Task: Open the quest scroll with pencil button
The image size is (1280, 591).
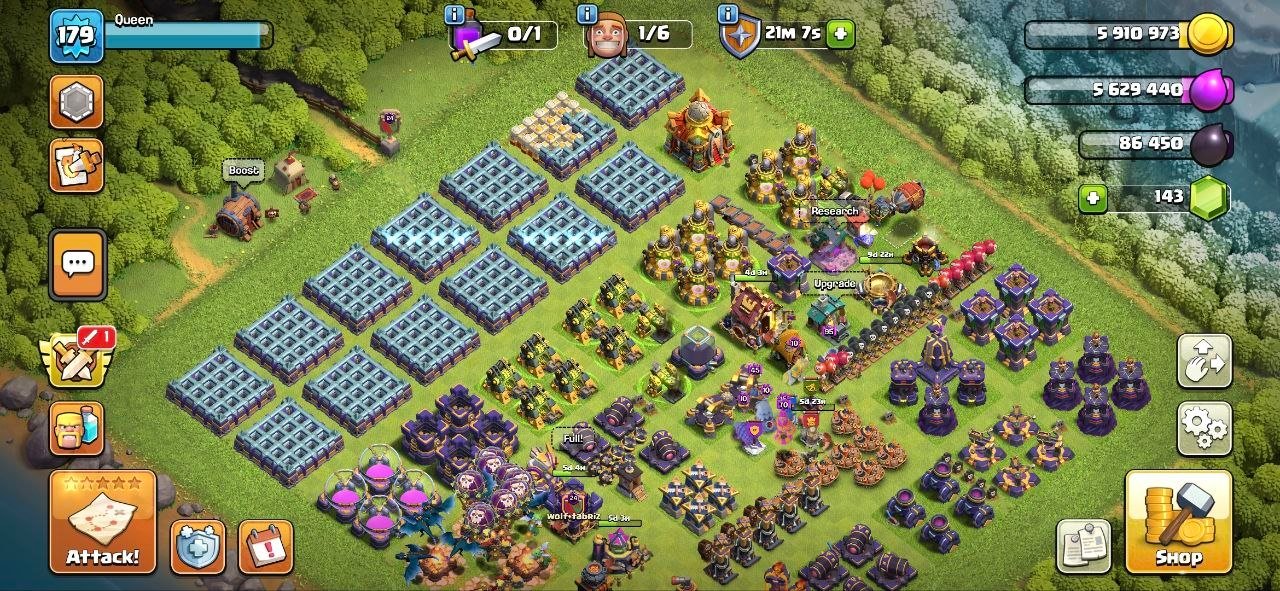Action: (x=77, y=165)
